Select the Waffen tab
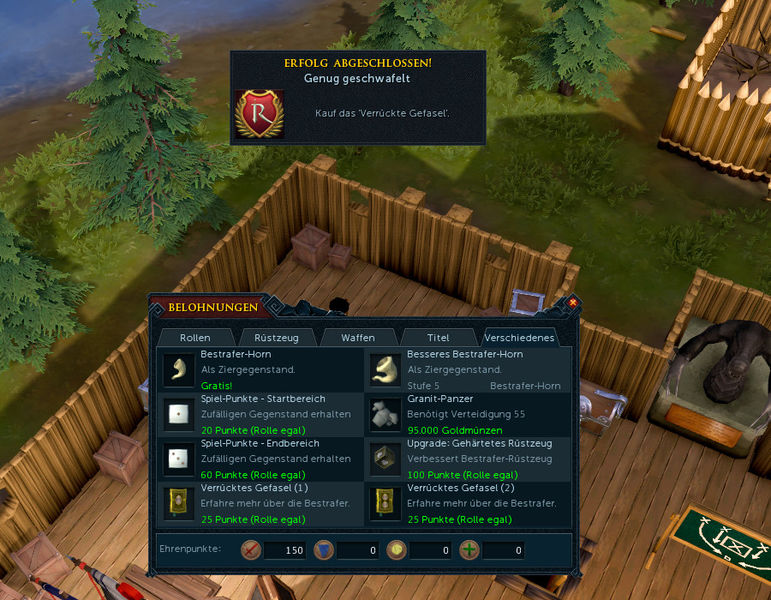The image size is (771, 600). click(x=357, y=338)
